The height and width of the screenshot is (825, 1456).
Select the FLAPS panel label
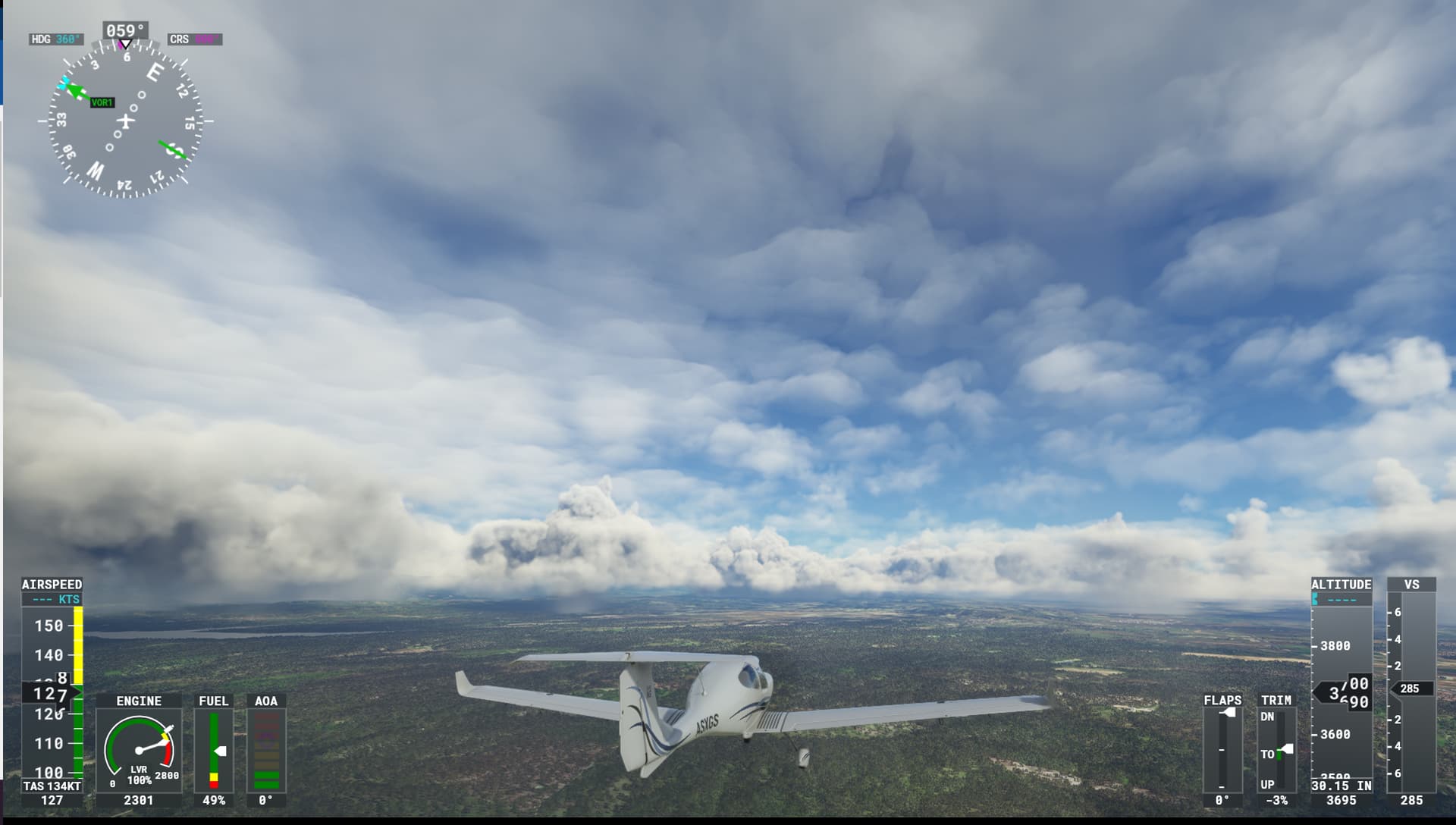point(1222,701)
